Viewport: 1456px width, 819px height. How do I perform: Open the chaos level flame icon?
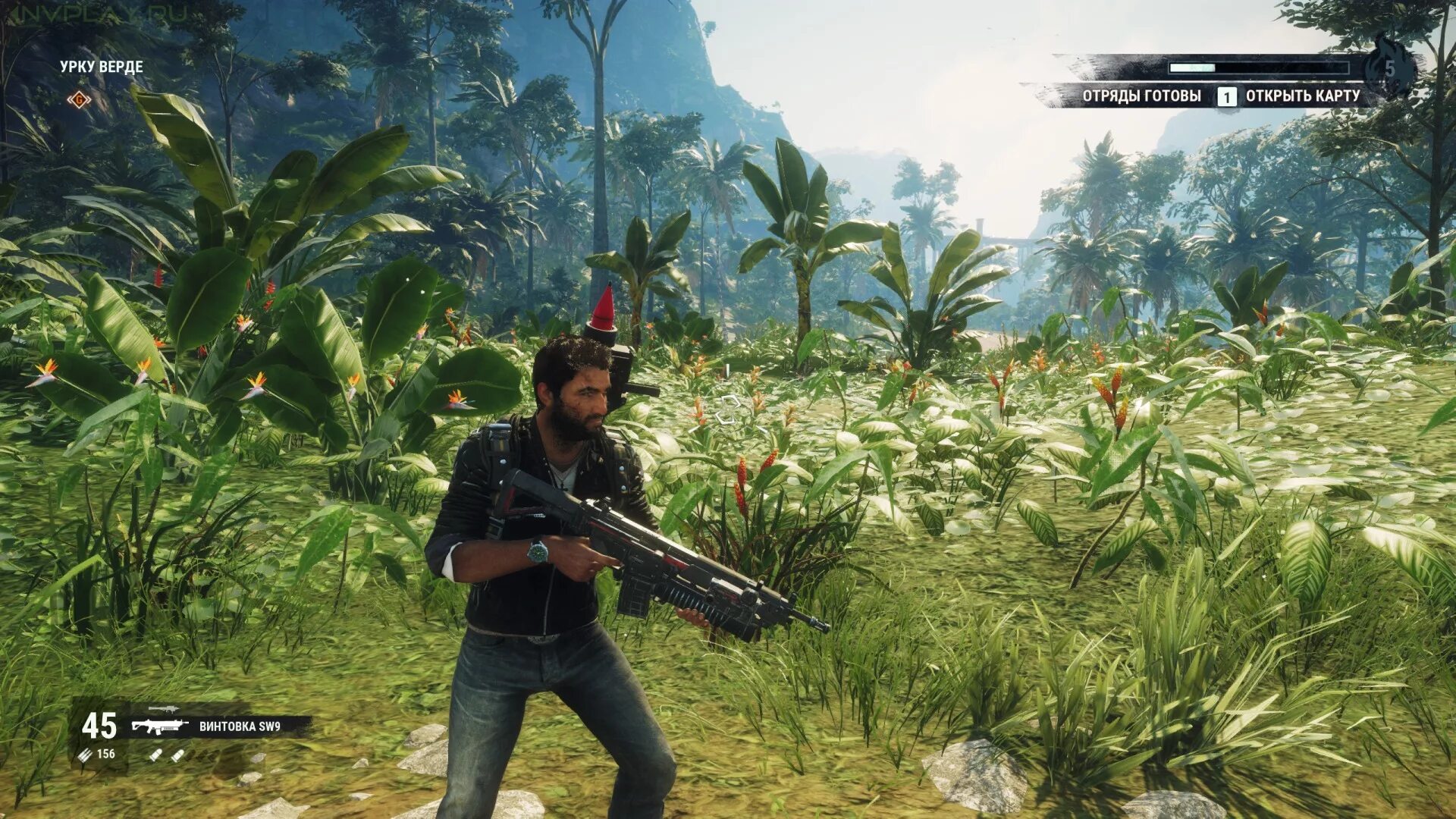pyautogui.click(x=1389, y=68)
